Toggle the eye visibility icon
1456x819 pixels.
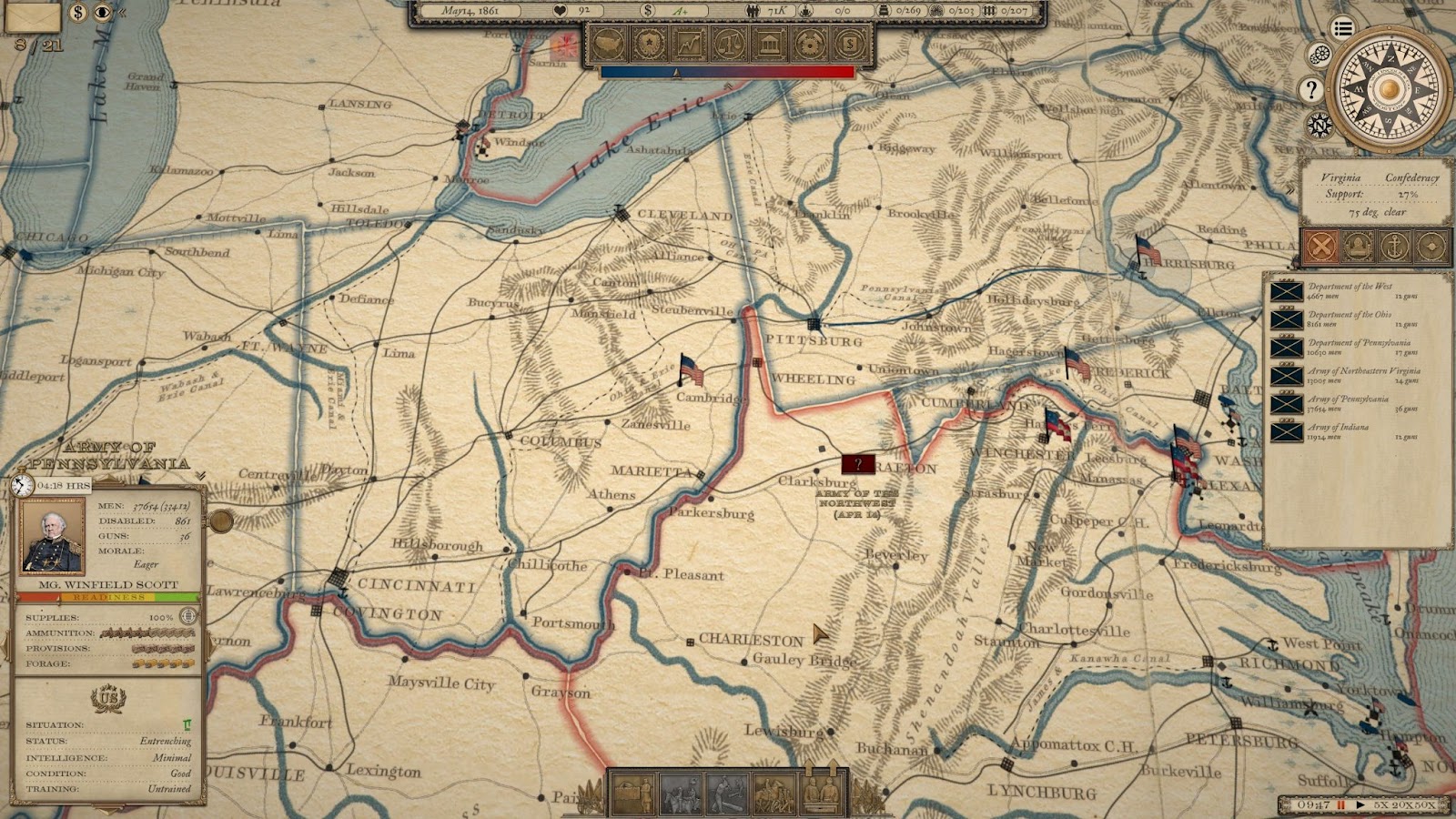103,13
